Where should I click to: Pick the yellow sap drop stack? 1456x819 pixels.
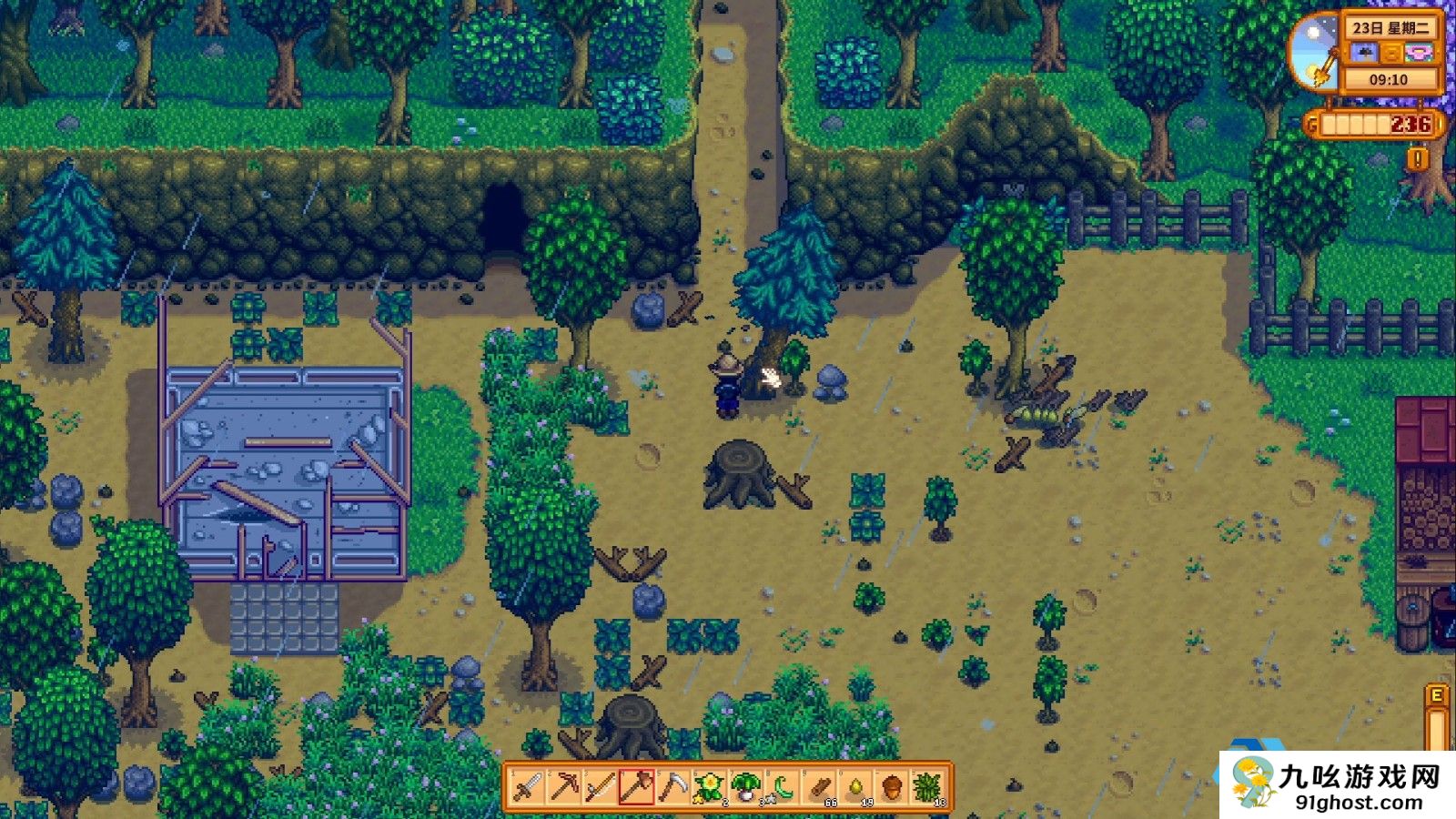pyautogui.click(x=855, y=787)
